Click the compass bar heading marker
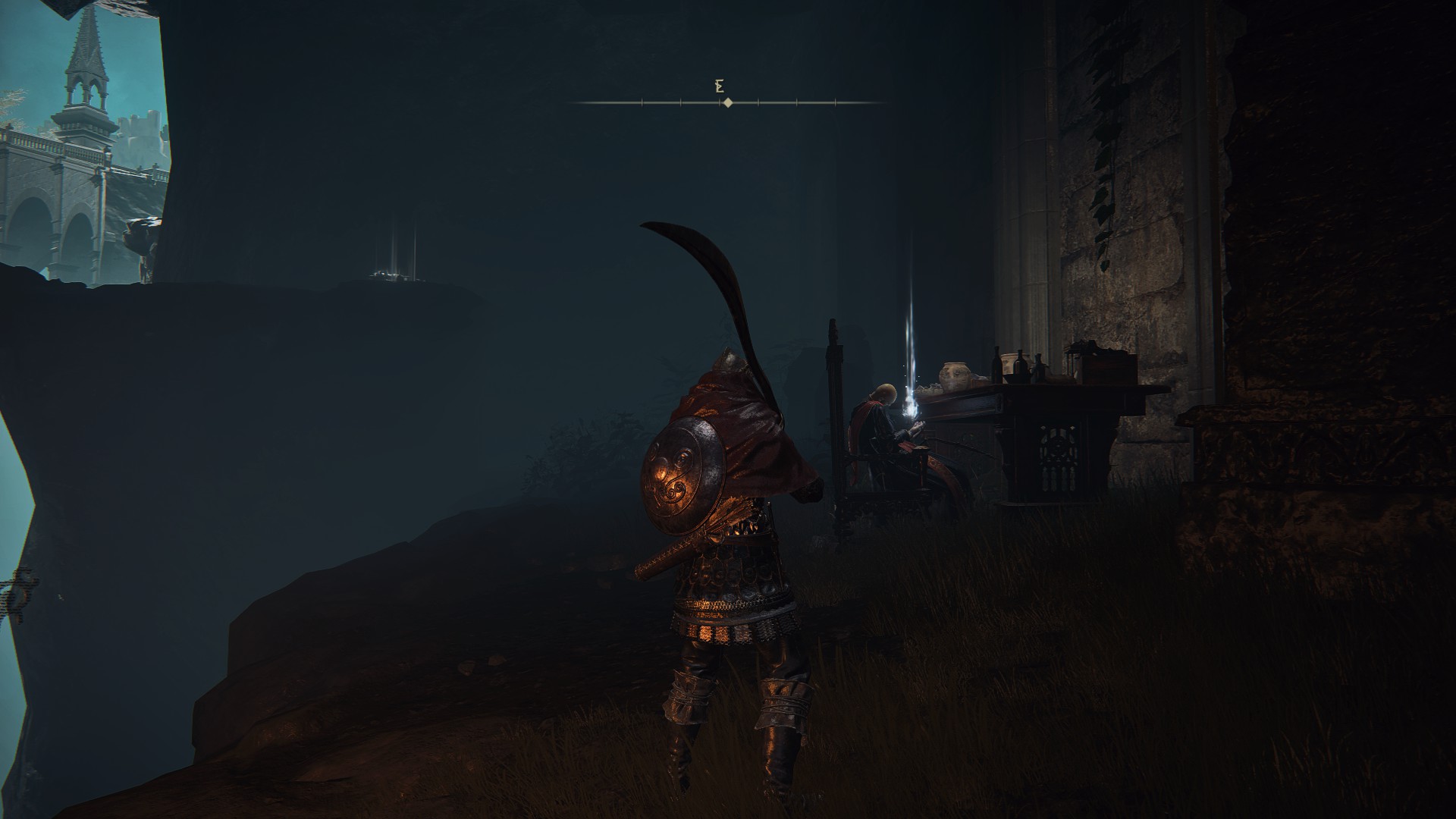Screen dimensions: 1456x819 click(727, 102)
